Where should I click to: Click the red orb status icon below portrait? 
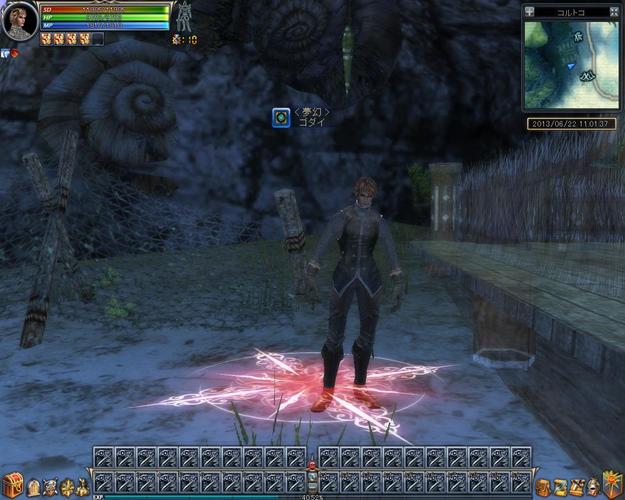14,52
